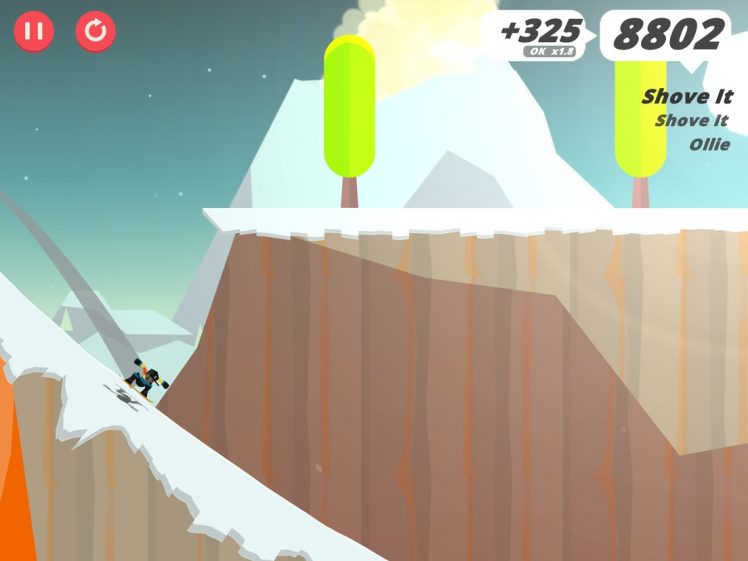Restart the run using the circular arrow button

(95, 31)
